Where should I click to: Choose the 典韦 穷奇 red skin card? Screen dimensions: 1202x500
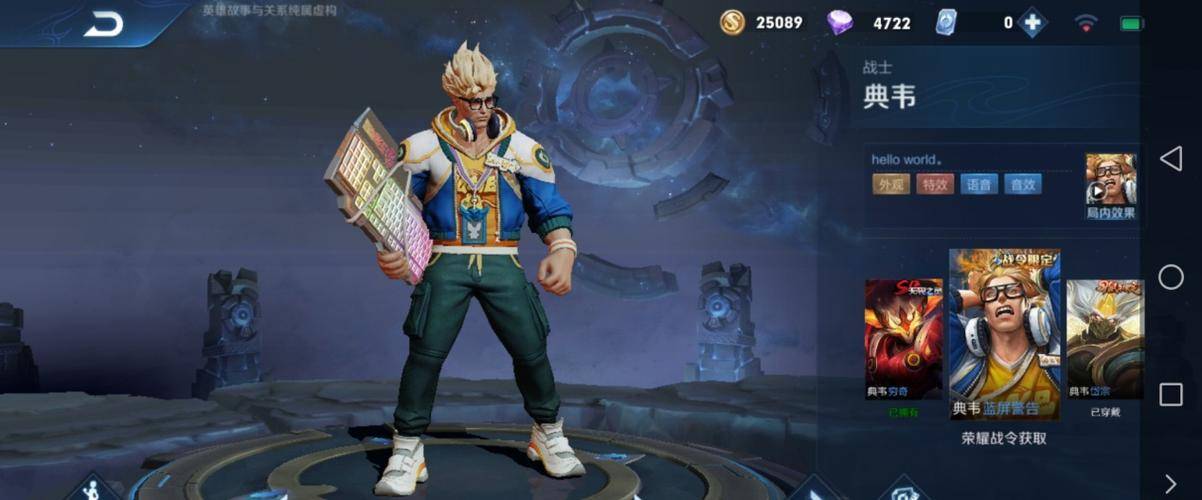pos(903,339)
